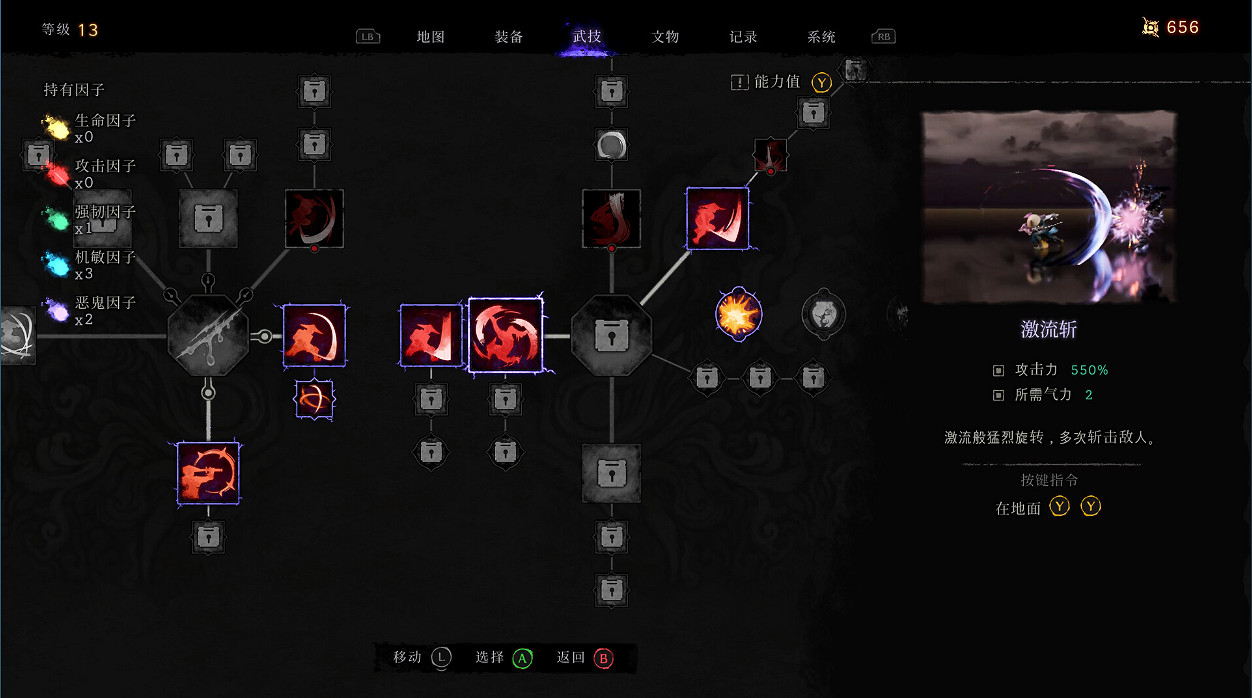This screenshot has width=1252, height=698.
Task: Open the 装备 tab
Action: 509,37
